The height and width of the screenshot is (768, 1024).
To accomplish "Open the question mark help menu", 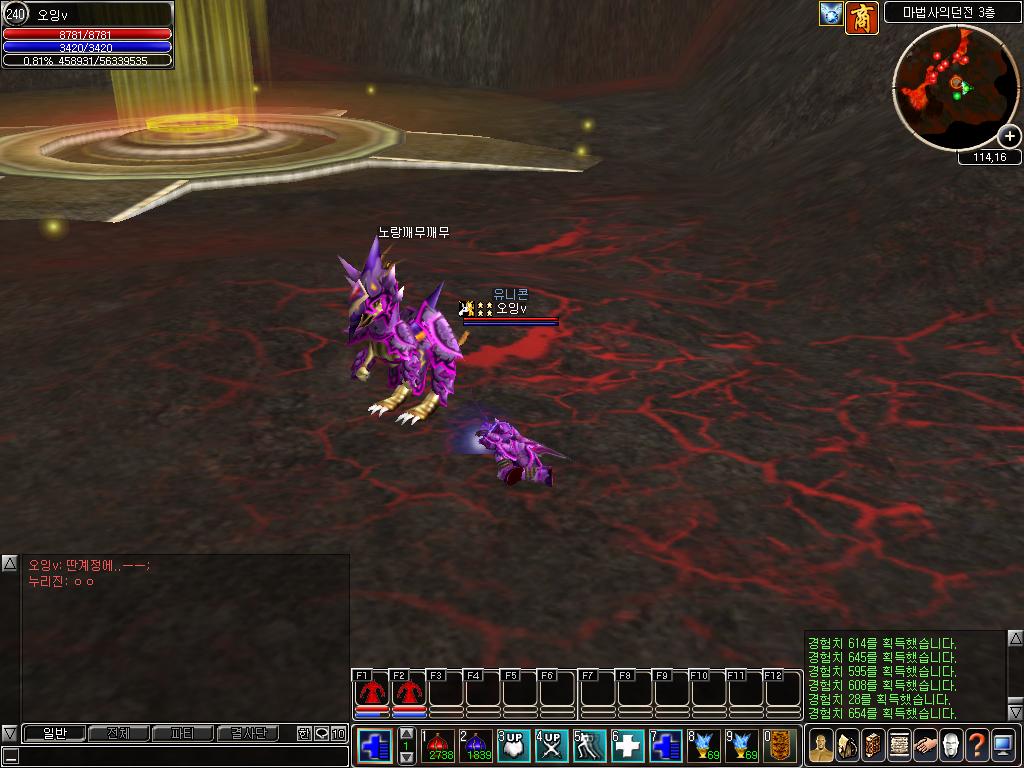I will (977, 746).
